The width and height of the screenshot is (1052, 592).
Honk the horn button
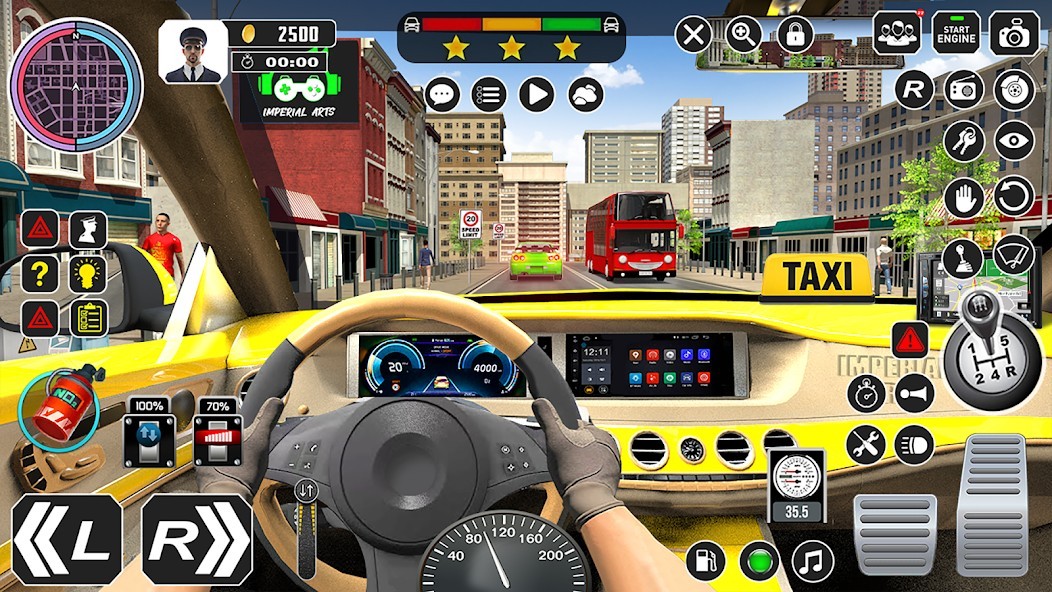pos(914,393)
